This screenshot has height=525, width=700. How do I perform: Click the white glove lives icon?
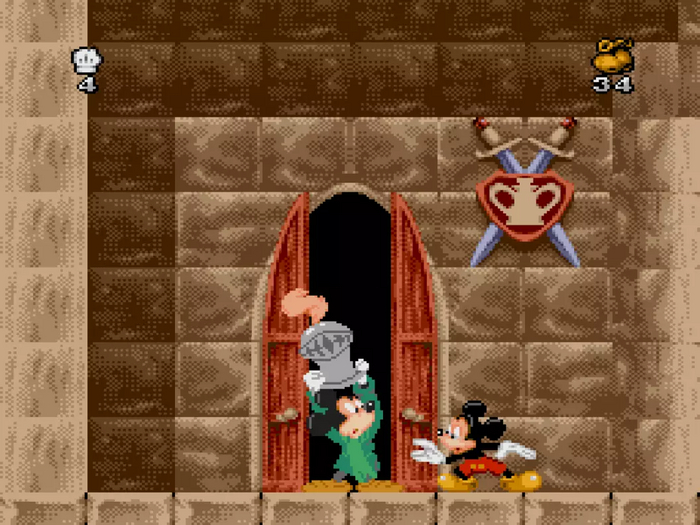coord(86,61)
